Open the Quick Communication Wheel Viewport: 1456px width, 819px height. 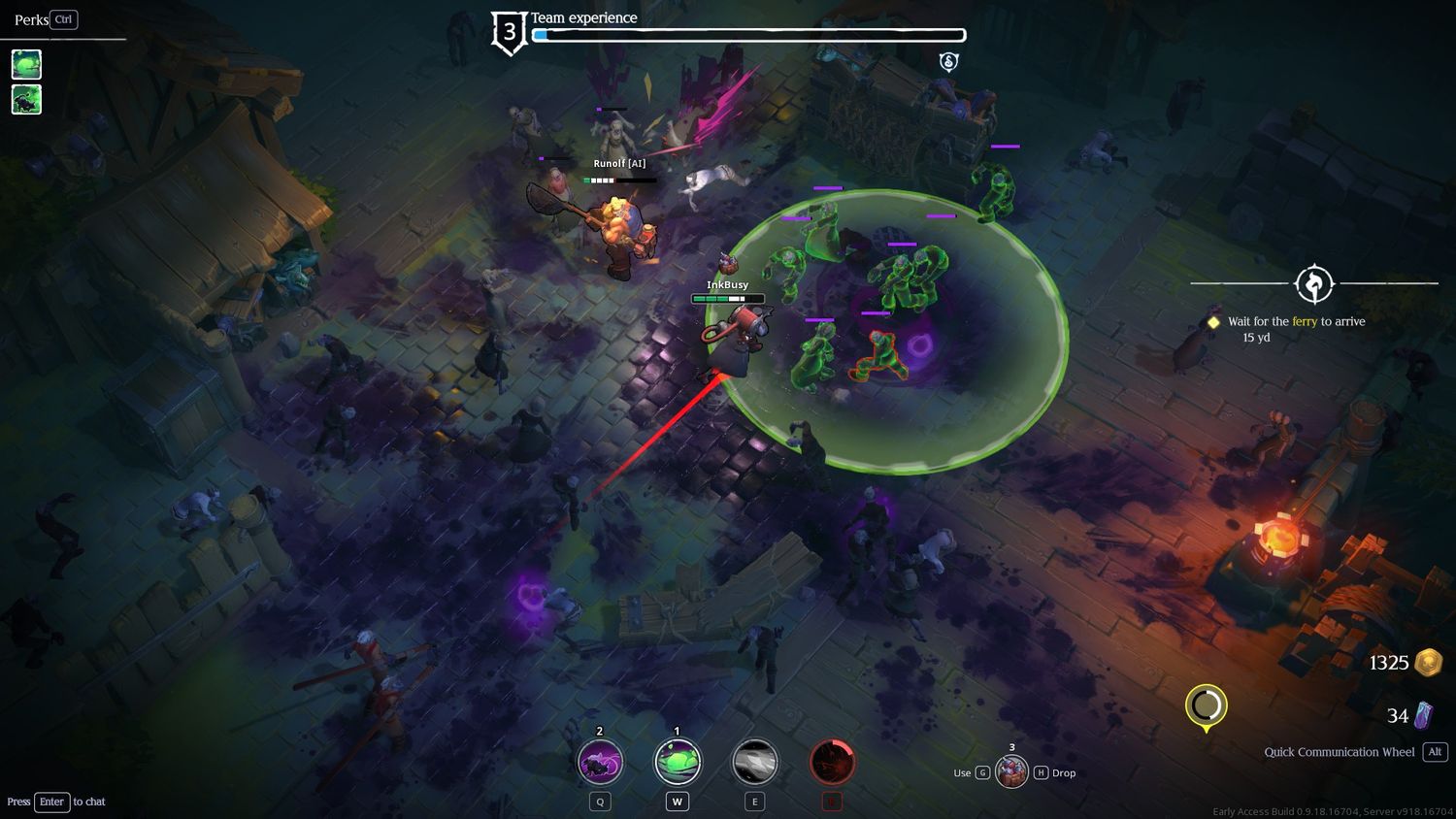point(1339,752)
